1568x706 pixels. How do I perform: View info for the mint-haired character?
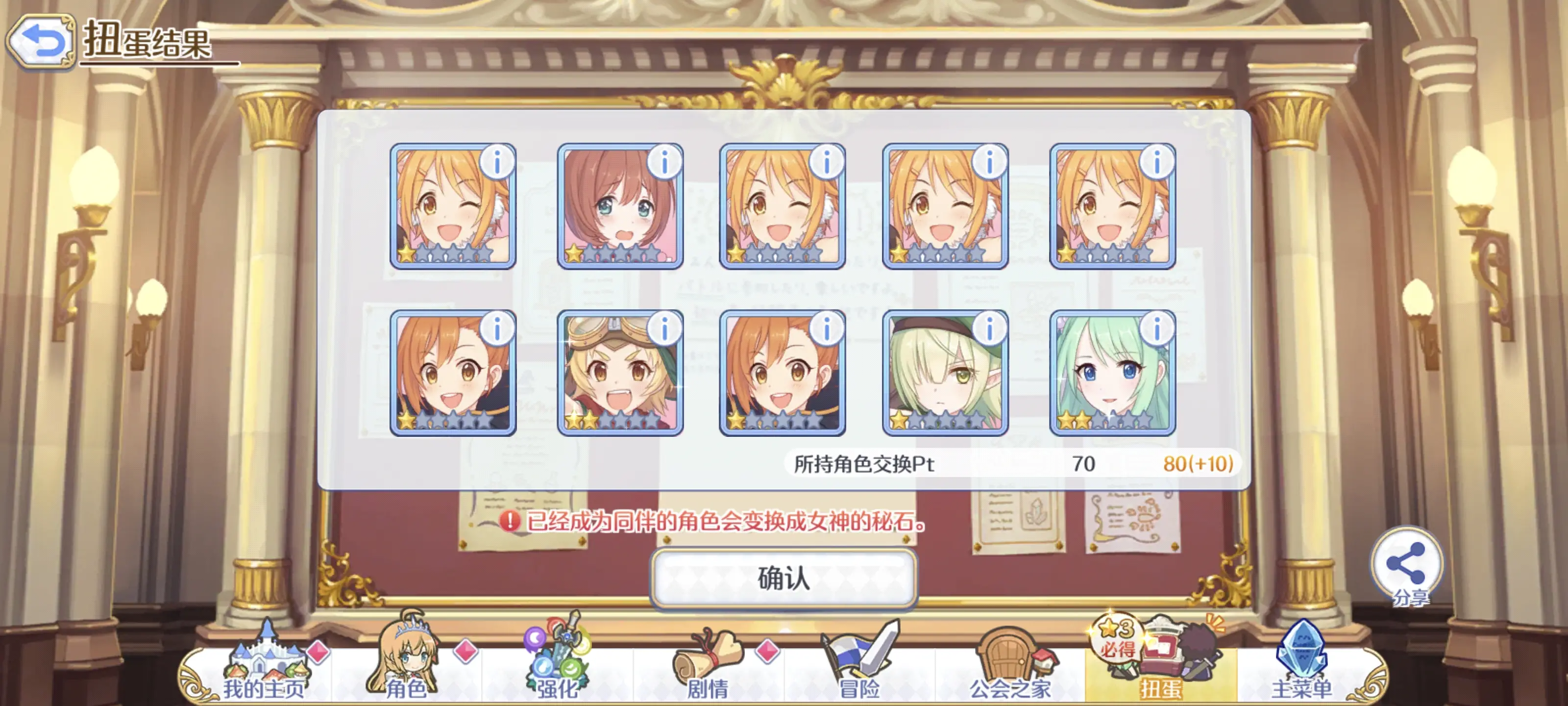(x=1156, y=329)
